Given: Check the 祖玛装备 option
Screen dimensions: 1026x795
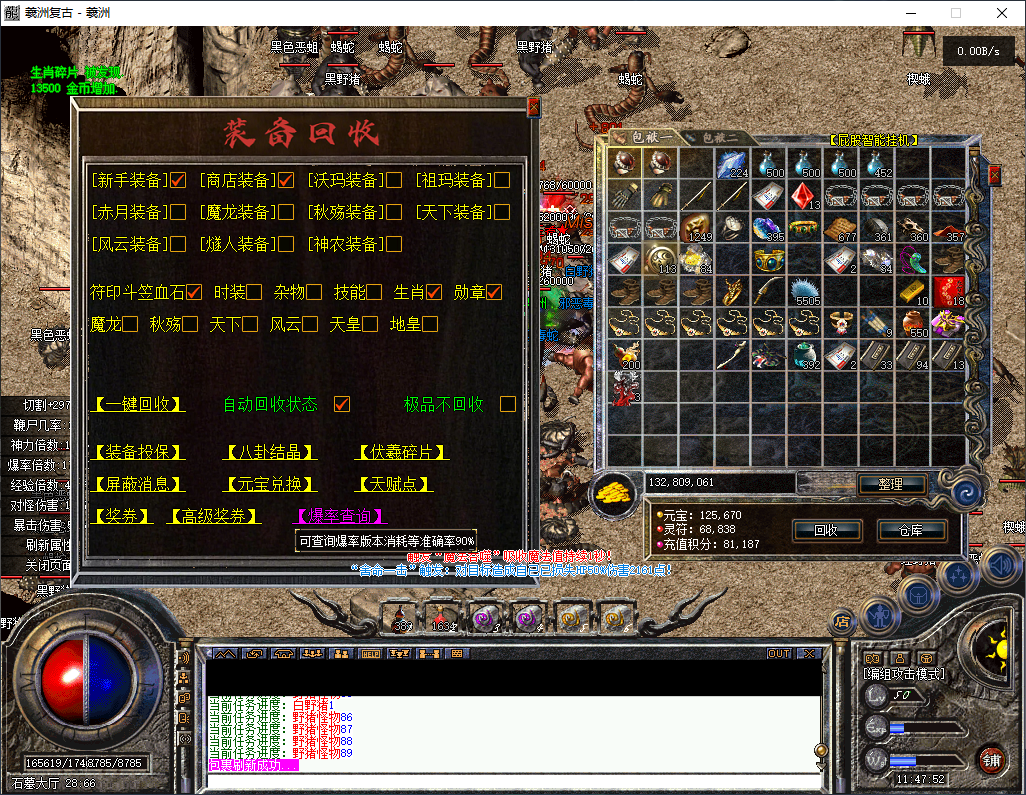Looking at the screenshot, I should pos(502,180).
